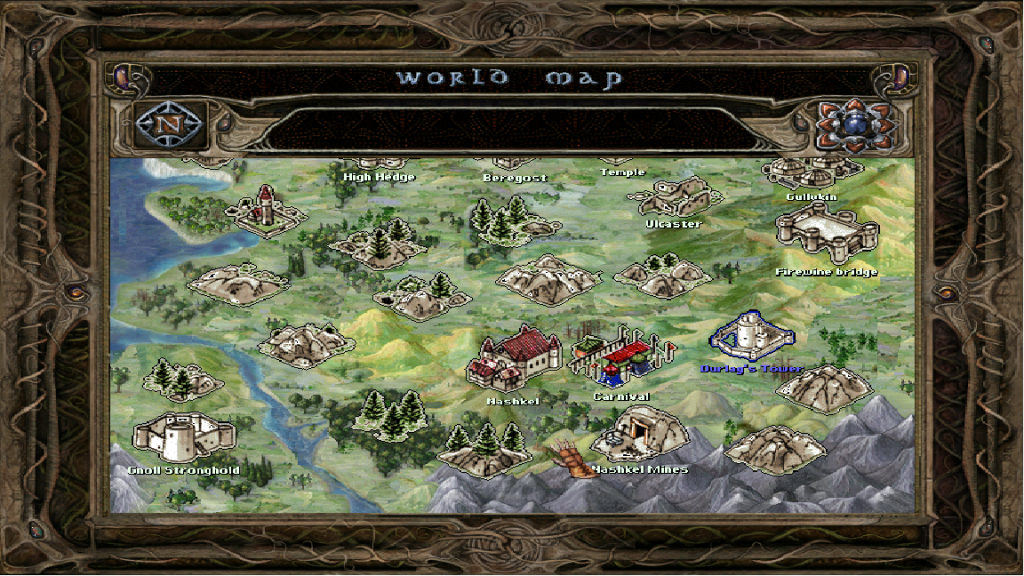The width and height of the screenshot is (1024, 576).
Task: Choose Durlag's Tower on the world map
Action: (x=752, y=336)
